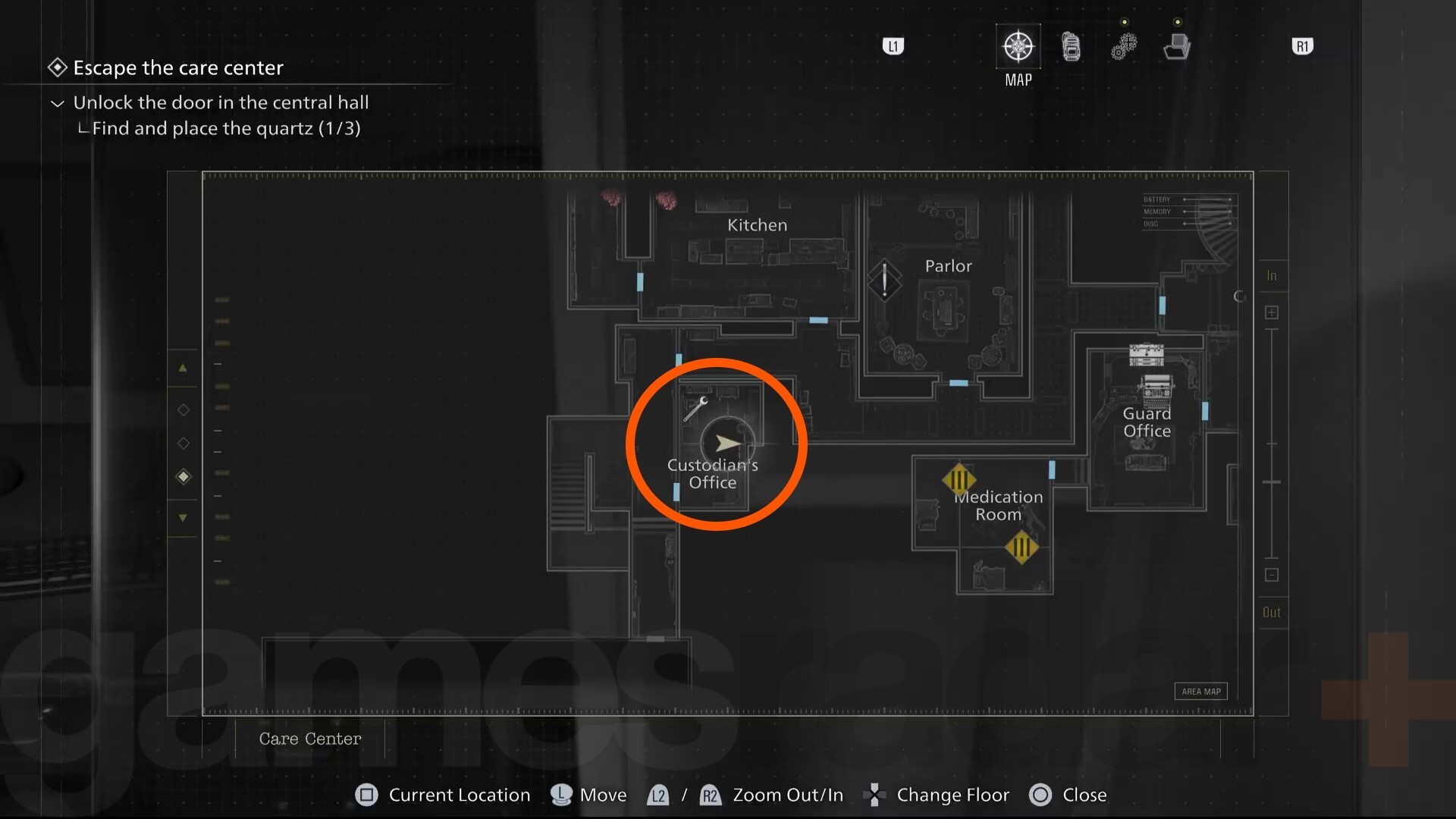Click the up triangle to change floor up
The height and width of the screenshot is (819, 1456).
[183, 368]
